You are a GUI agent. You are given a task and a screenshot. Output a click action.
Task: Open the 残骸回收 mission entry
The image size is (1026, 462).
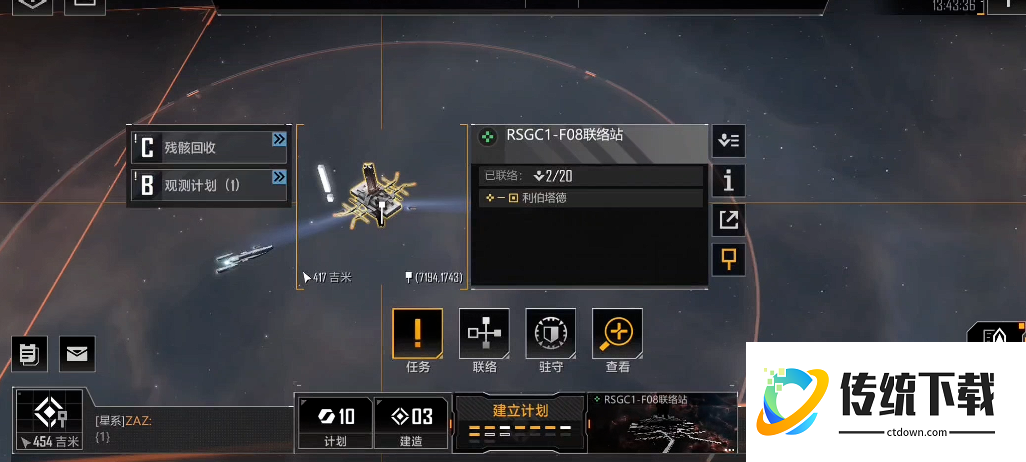pos(209,148)
